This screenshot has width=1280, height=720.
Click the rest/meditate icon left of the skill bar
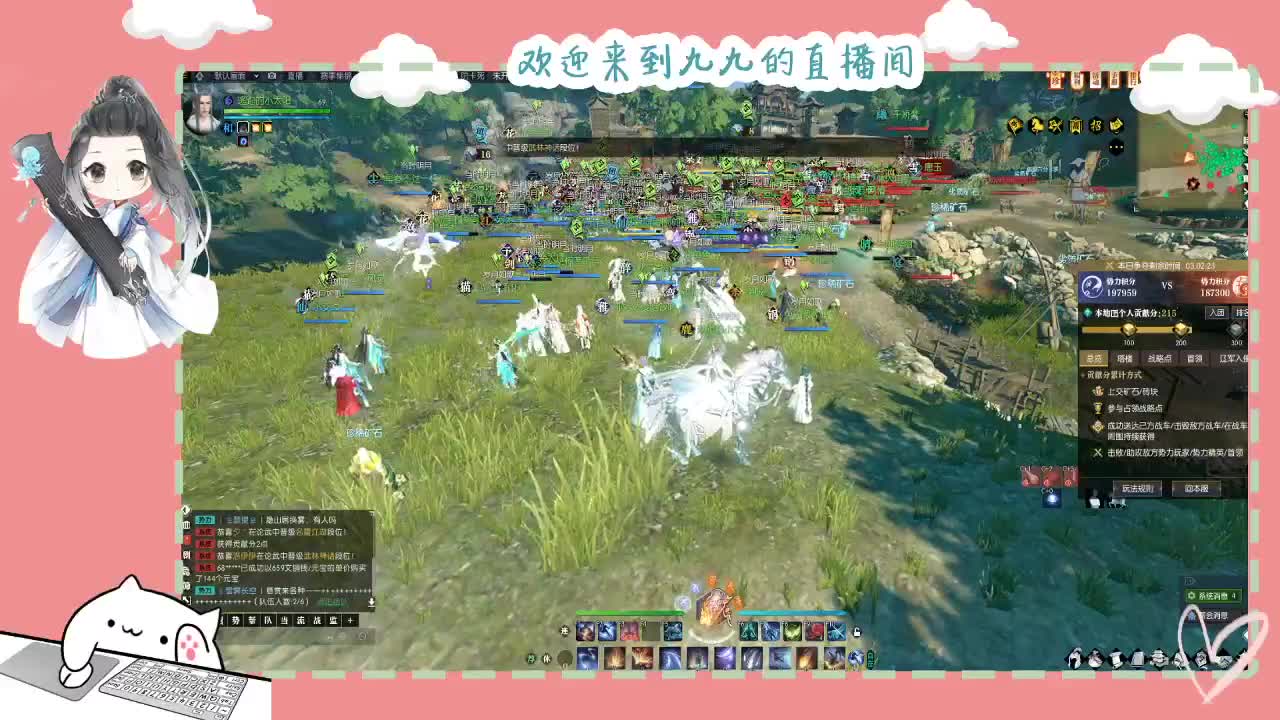(x=546, y=657)
